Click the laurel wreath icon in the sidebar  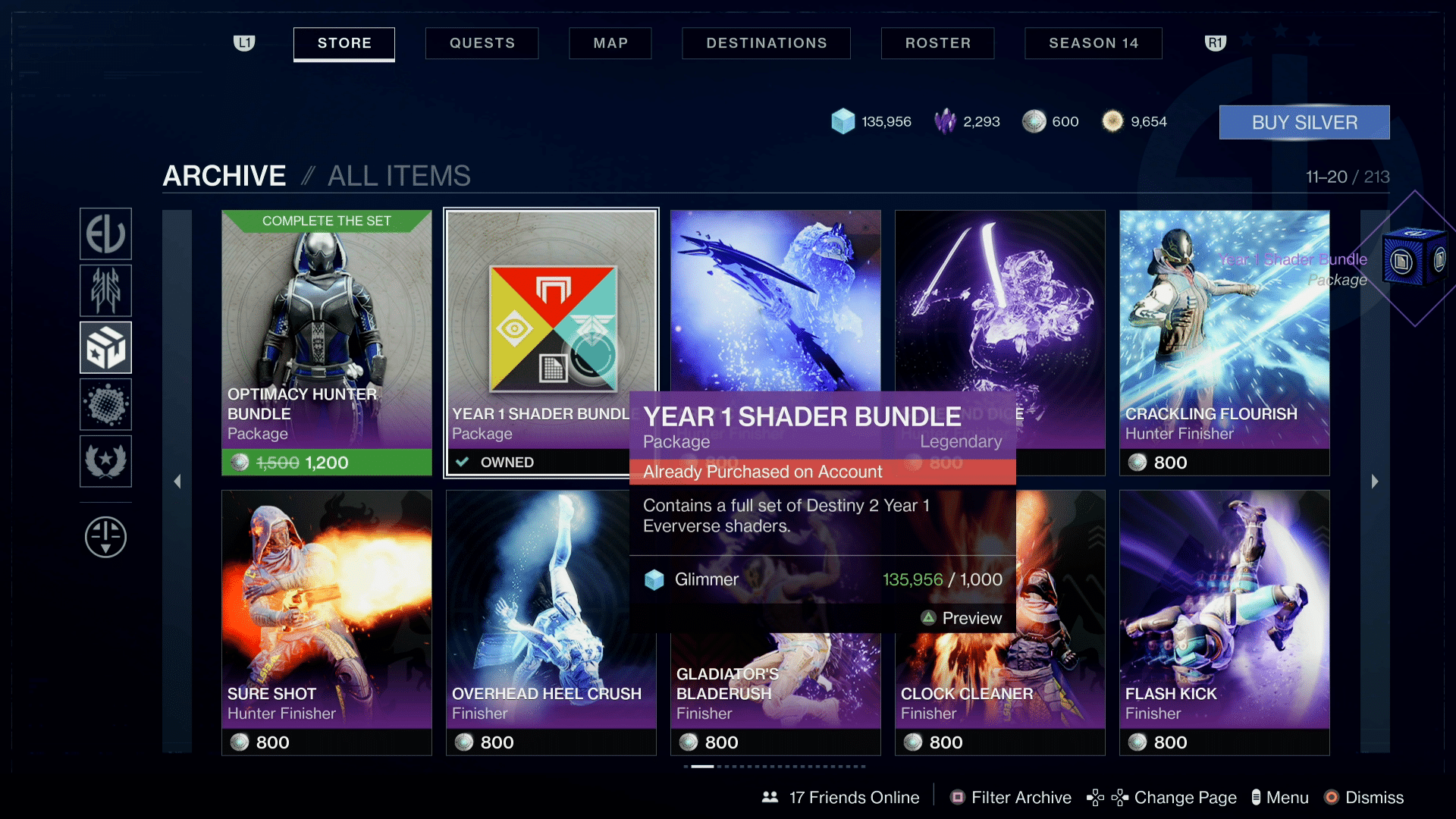105,460
